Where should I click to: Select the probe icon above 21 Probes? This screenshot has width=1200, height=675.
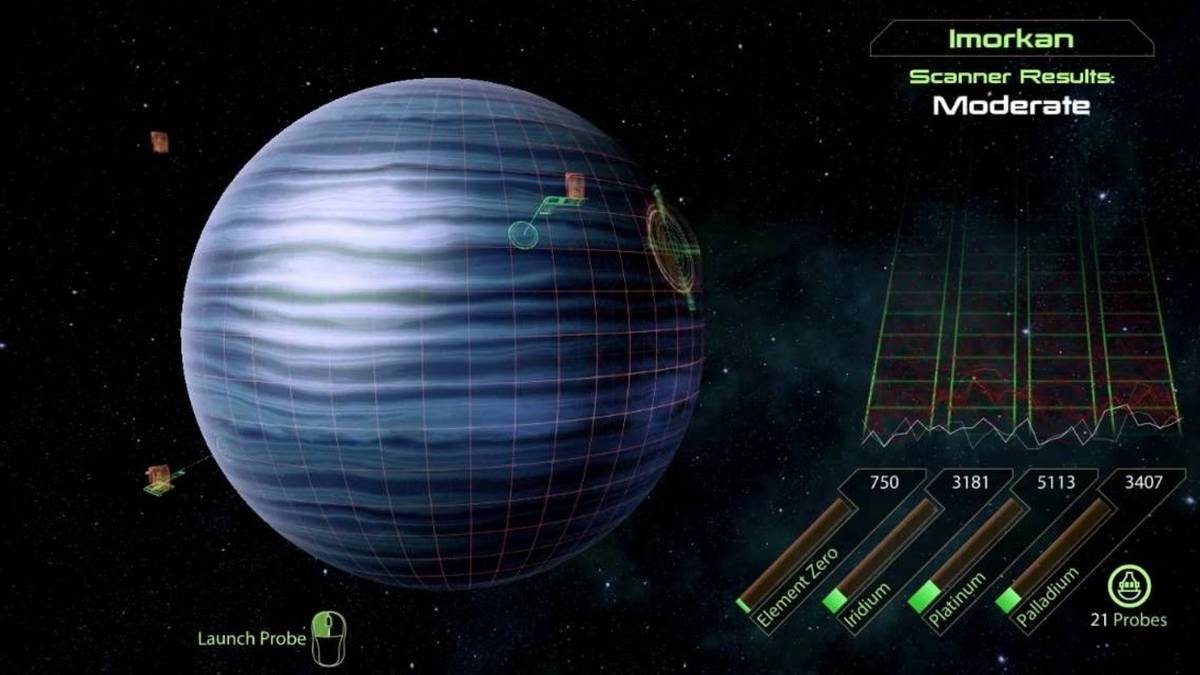coord(1129,585)
